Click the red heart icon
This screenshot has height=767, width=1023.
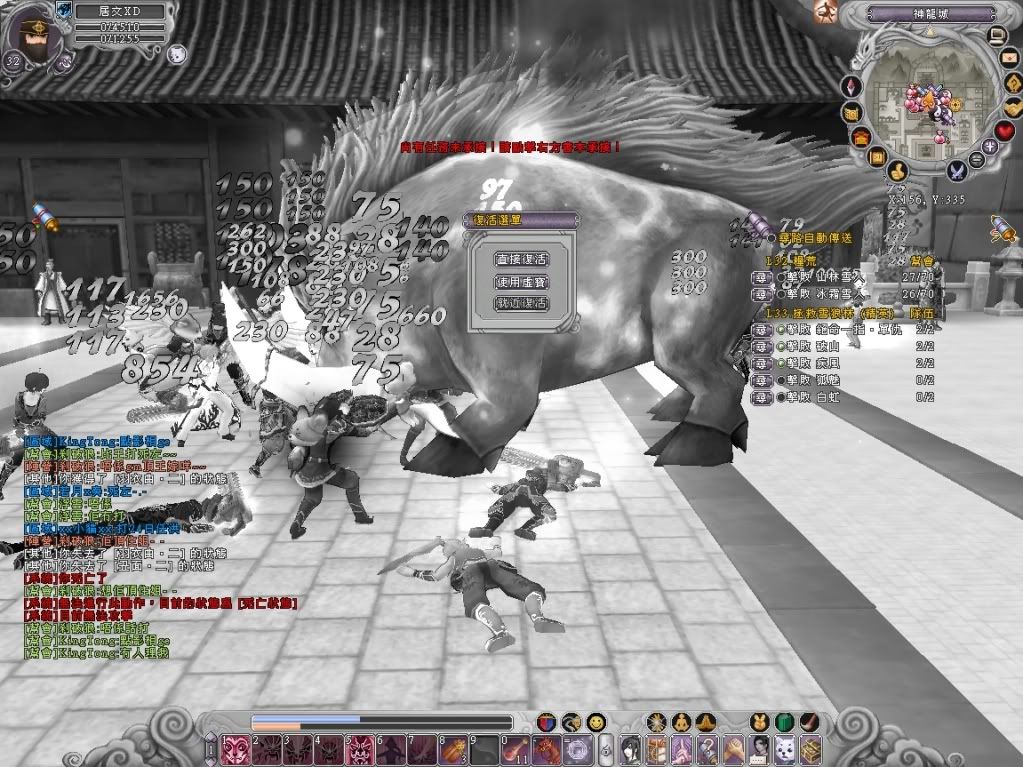[1005, 131]
